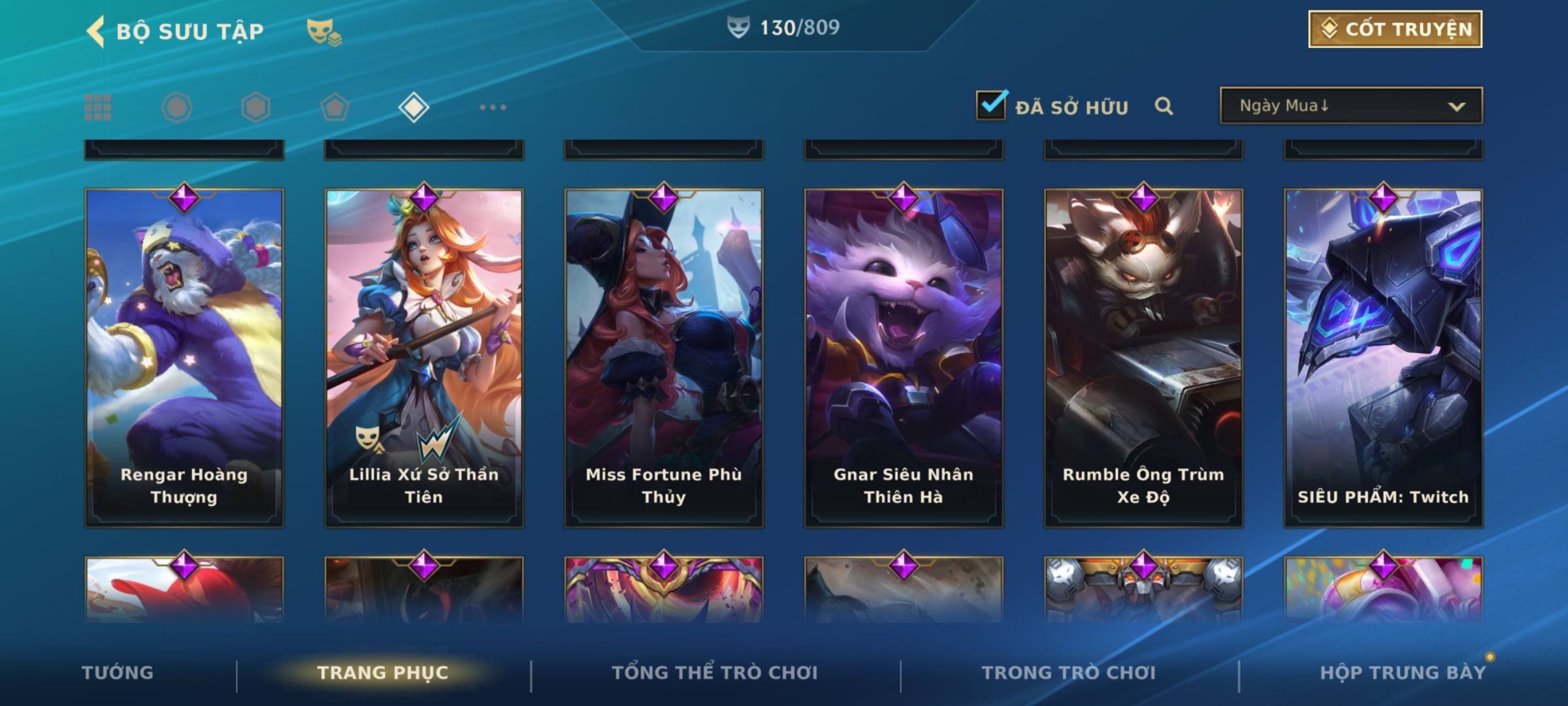This screenshot has height=706, width=1568.
Task: Toggle the Đã Sở Hữu checkbox
Action: 991,105
